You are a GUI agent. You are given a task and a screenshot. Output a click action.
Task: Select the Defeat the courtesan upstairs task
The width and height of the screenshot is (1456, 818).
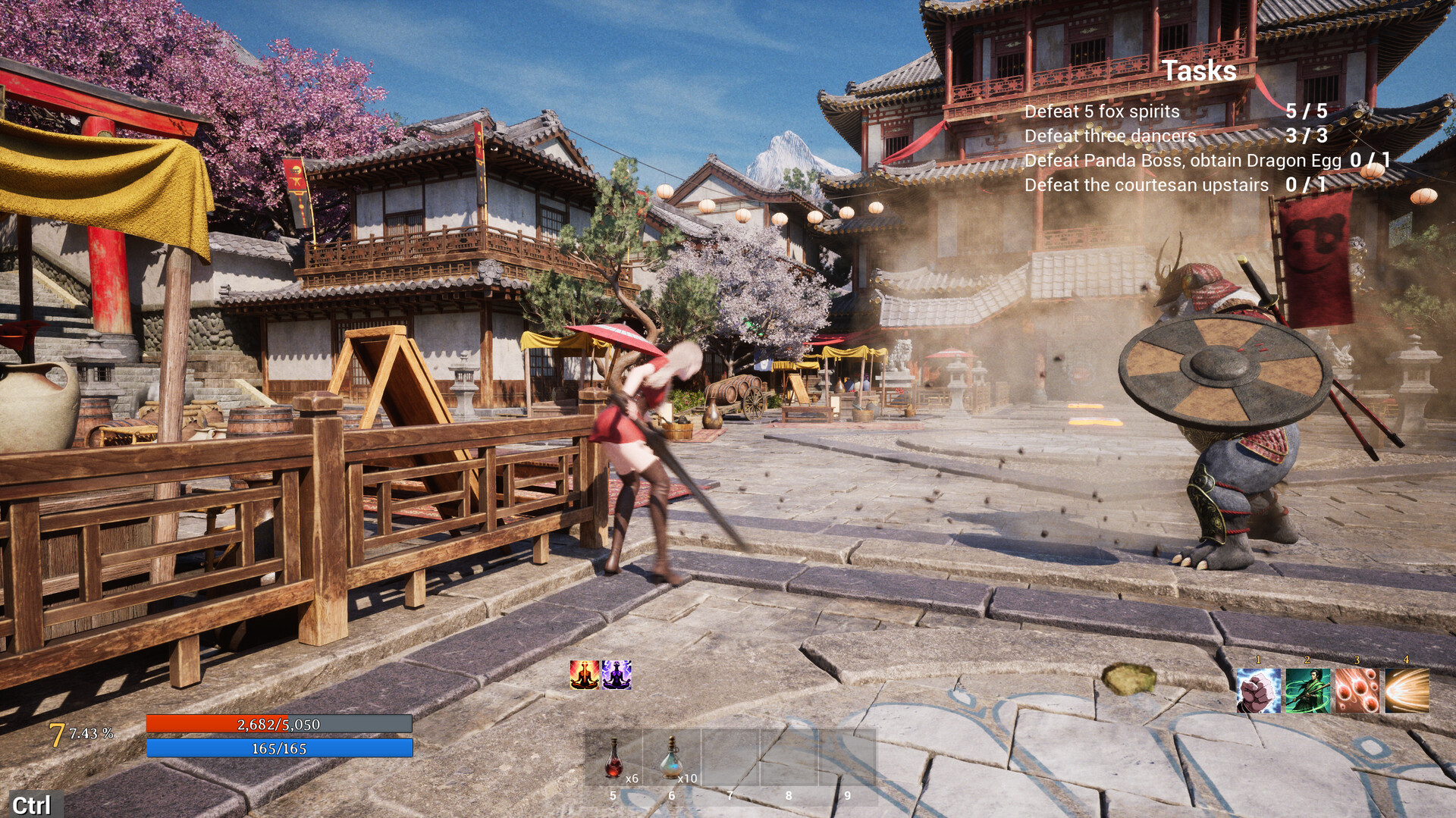[1146, 185]
